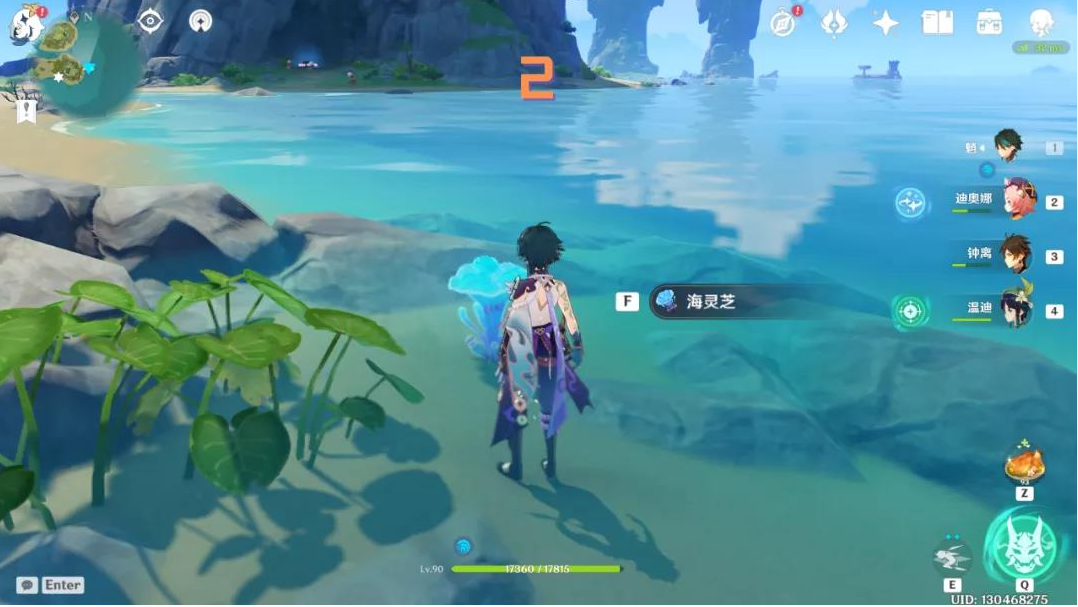Switch to party member 温迪
This screenshot has height=607, width=1078.
click(x=1018, y=309)
